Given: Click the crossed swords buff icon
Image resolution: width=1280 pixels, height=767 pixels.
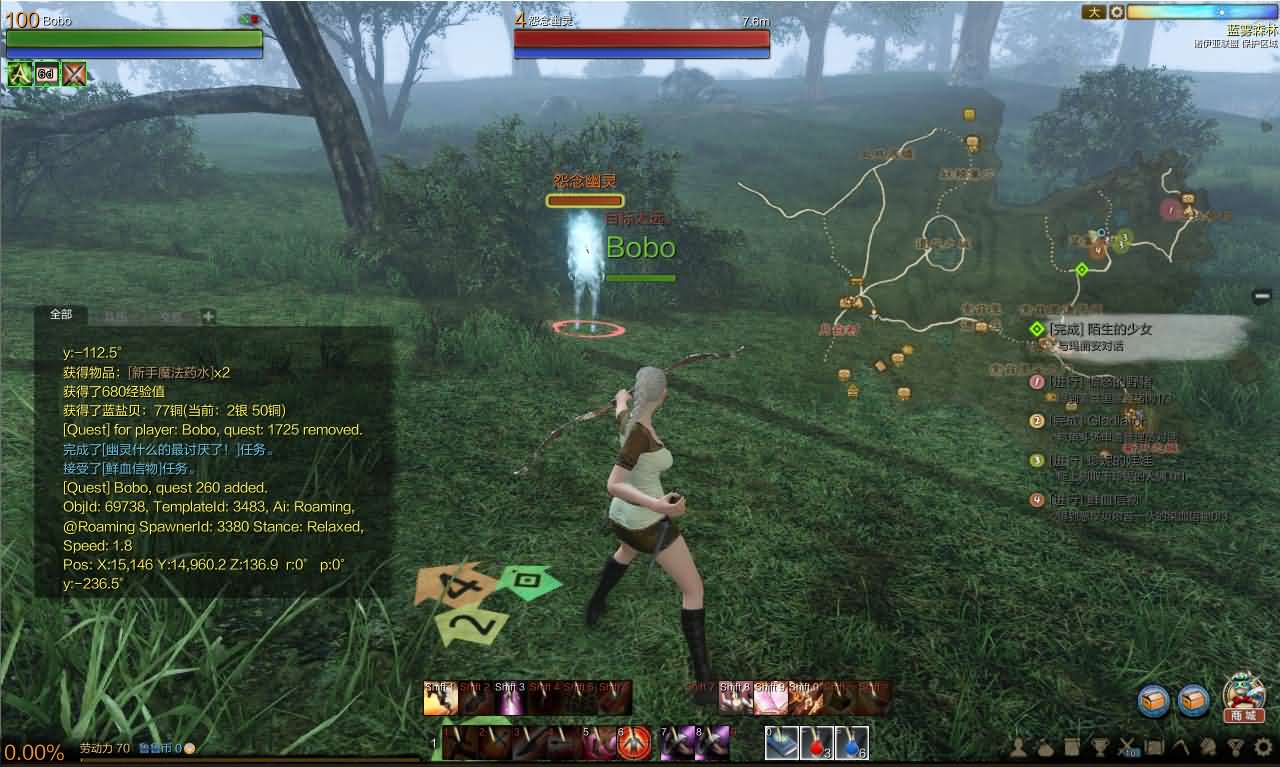Looking at the screenshot, I should point(74,74).
